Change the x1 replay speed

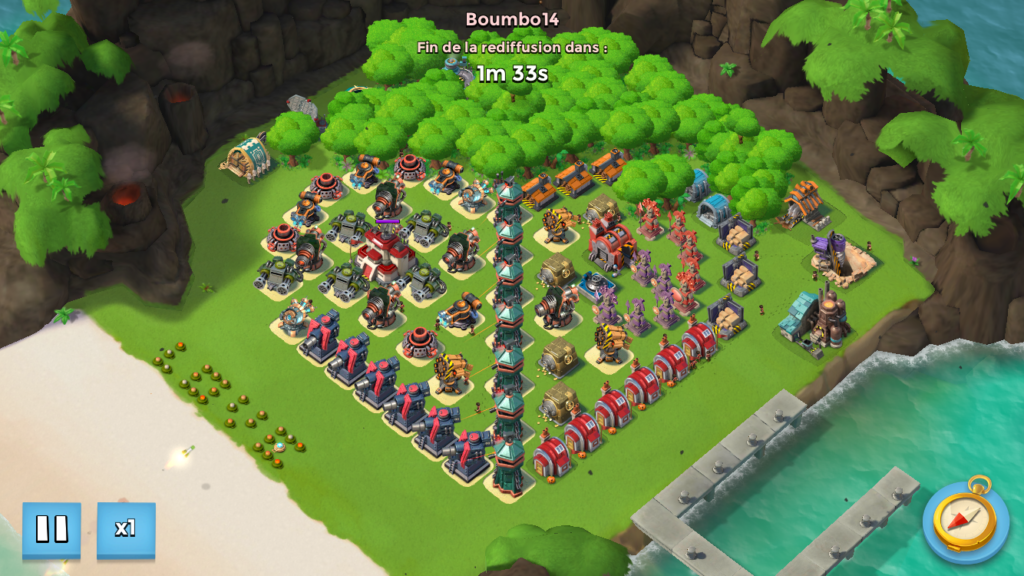126,529
